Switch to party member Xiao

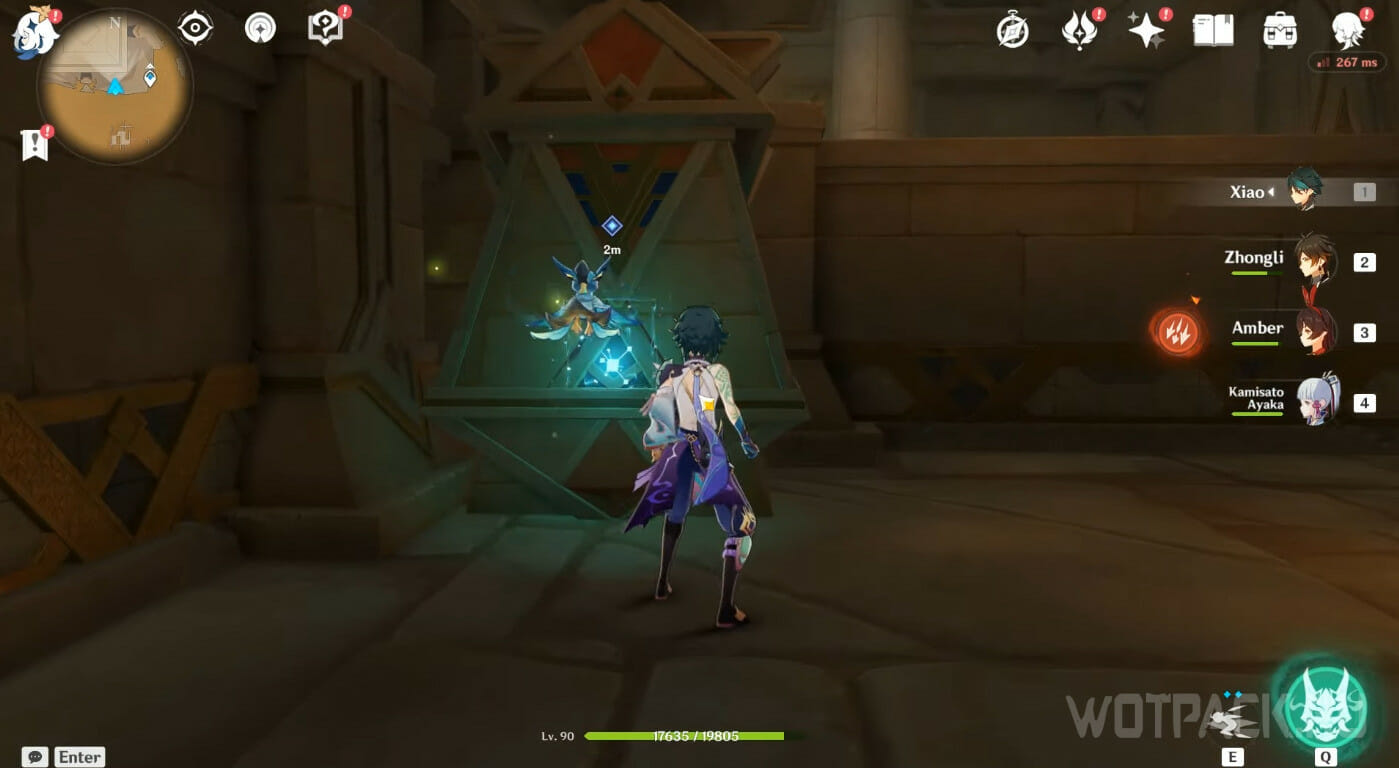[x=1304, y=191]
